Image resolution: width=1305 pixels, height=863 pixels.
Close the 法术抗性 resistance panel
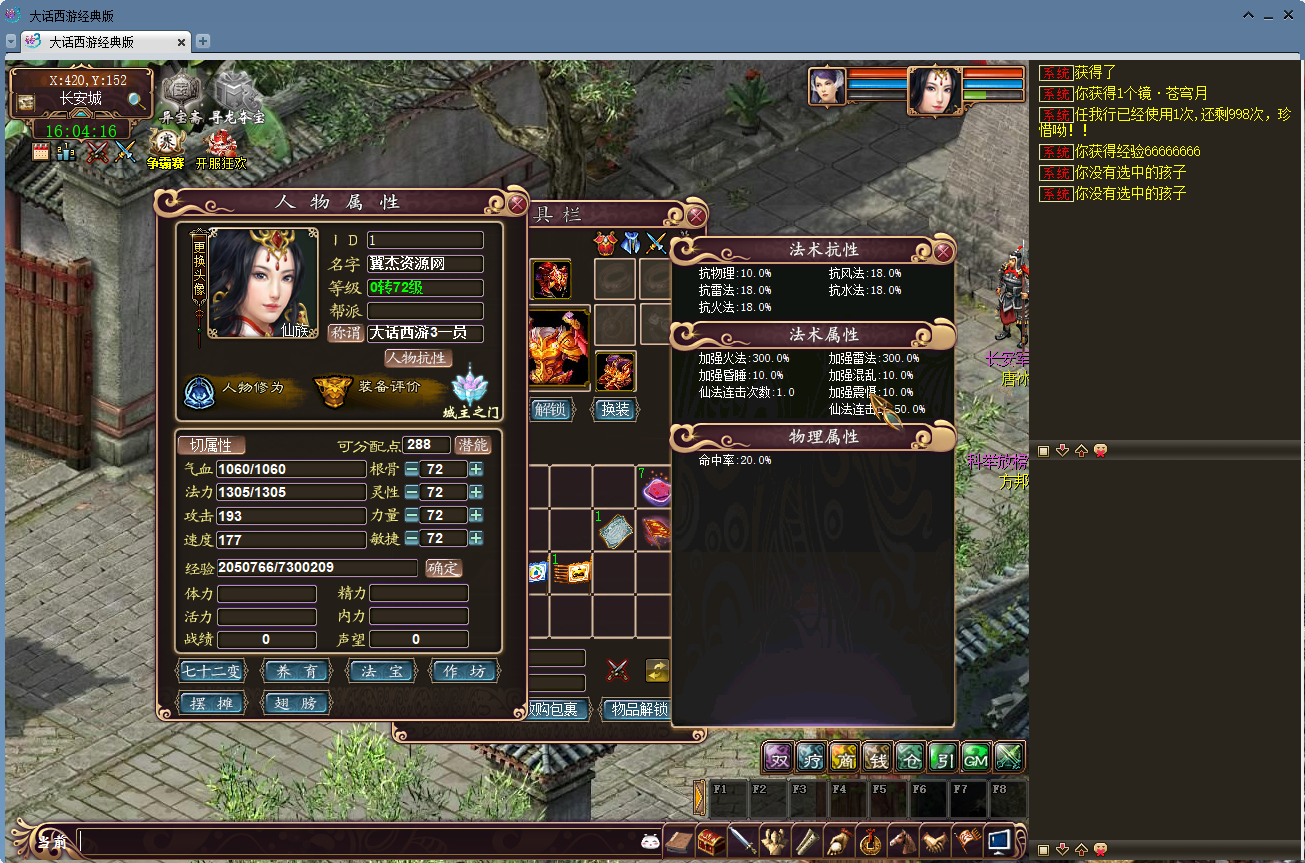(943, 252)
